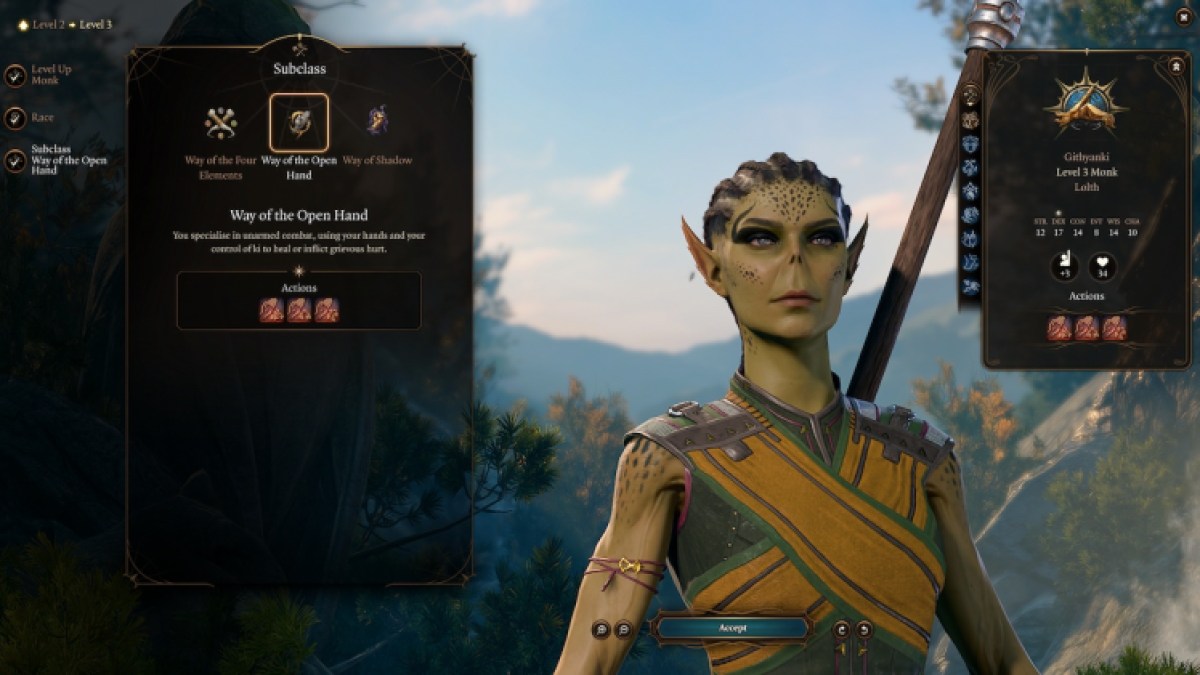Go to the Race step
The height and width of the screenshot is (675, 1200).
(x=15, y=117)
